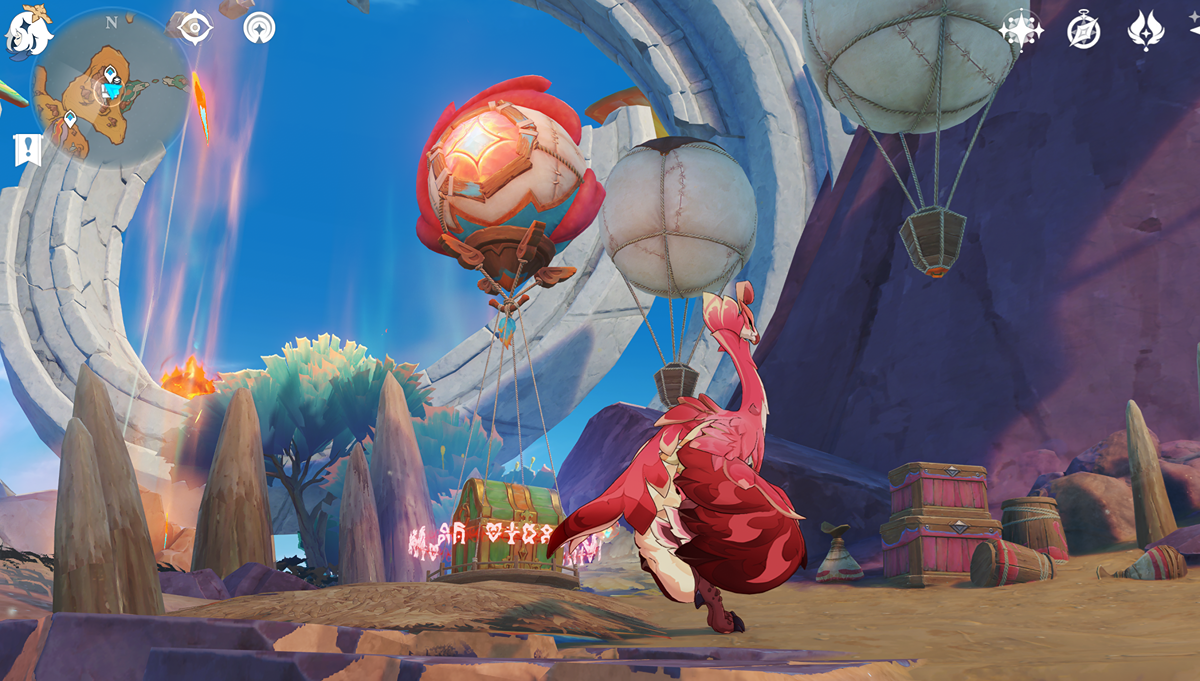
Task: Toggle the eye-shaped elemental sight icon
Action: click(190, 28)
